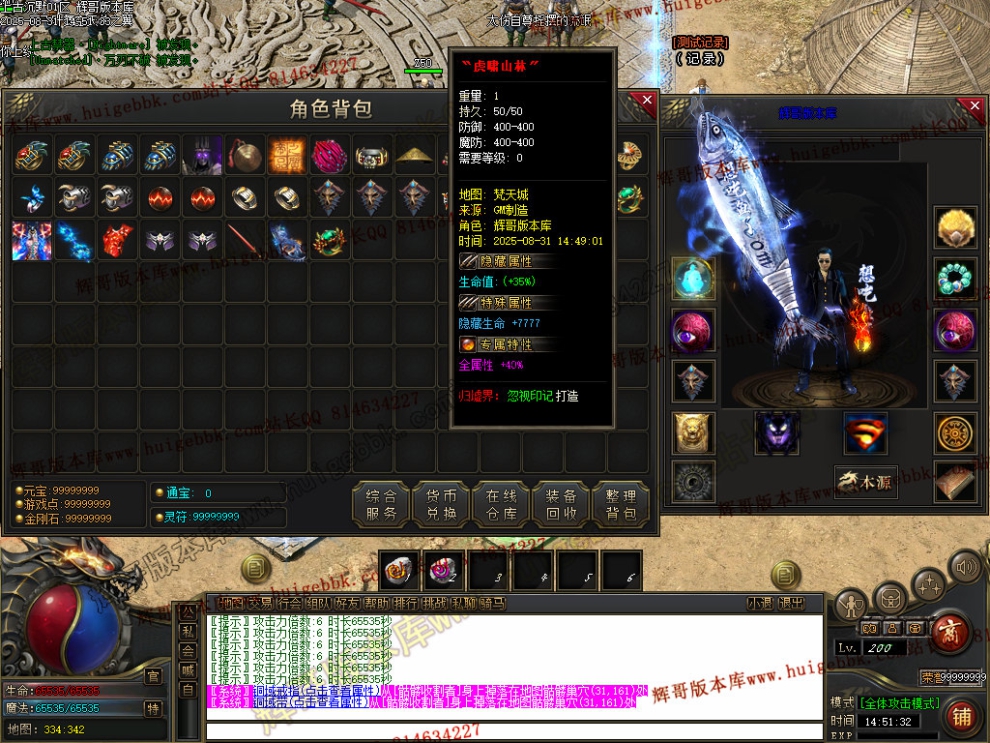Toggle the sound speaker icon
The height and width of the screenshot is (743, 990).
point(965,569)
